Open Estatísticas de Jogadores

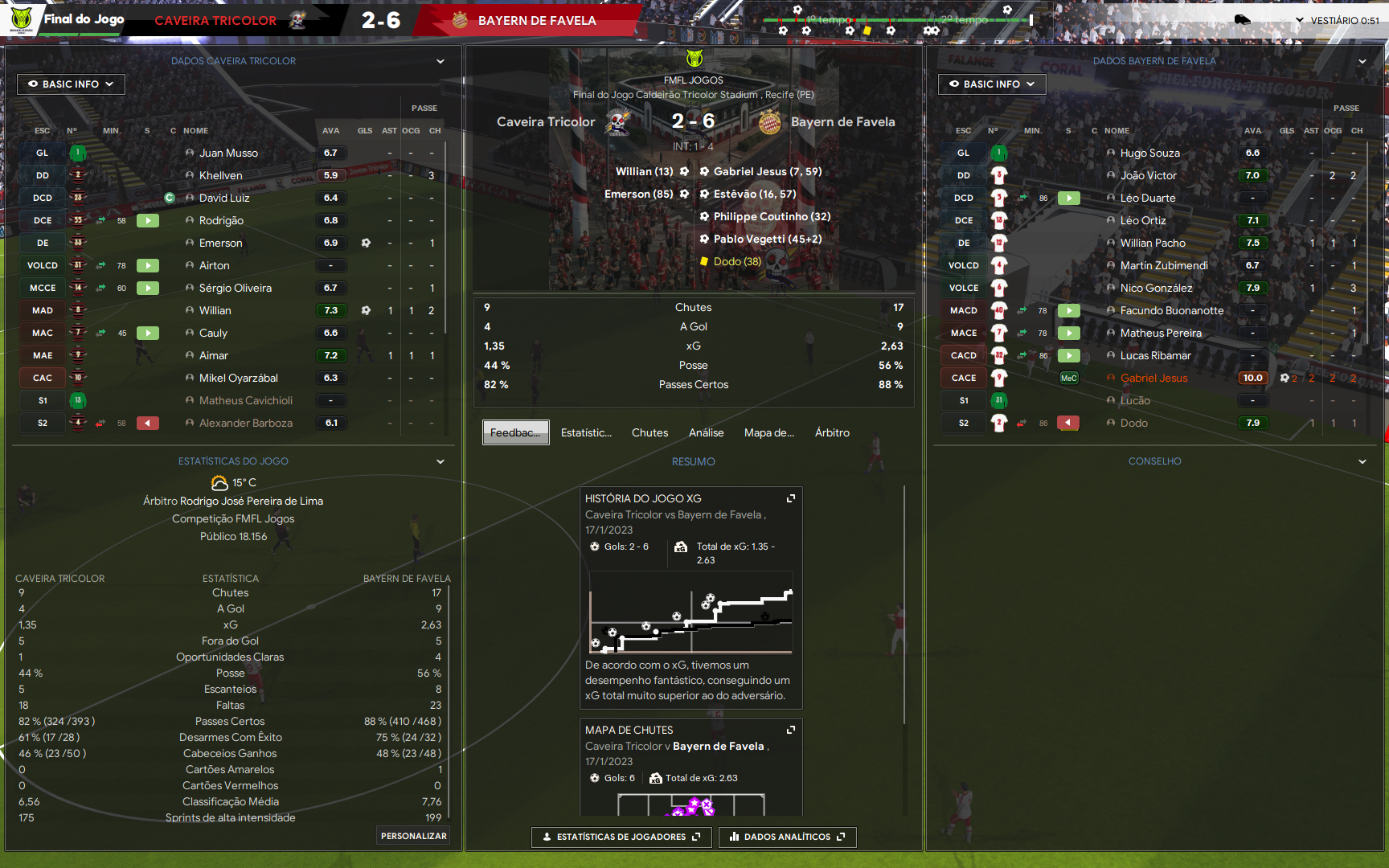click(x=621, y=837)
